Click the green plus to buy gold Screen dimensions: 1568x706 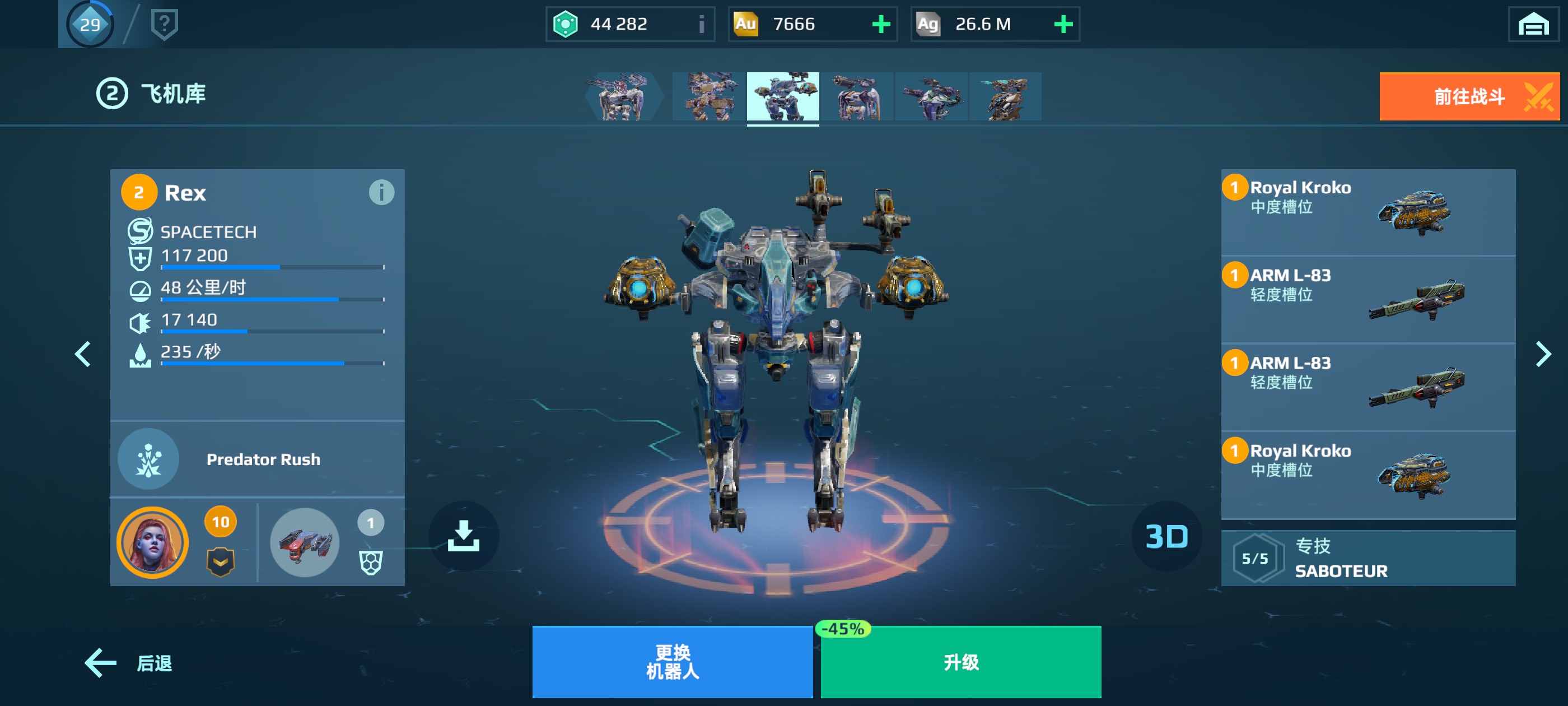880,24
